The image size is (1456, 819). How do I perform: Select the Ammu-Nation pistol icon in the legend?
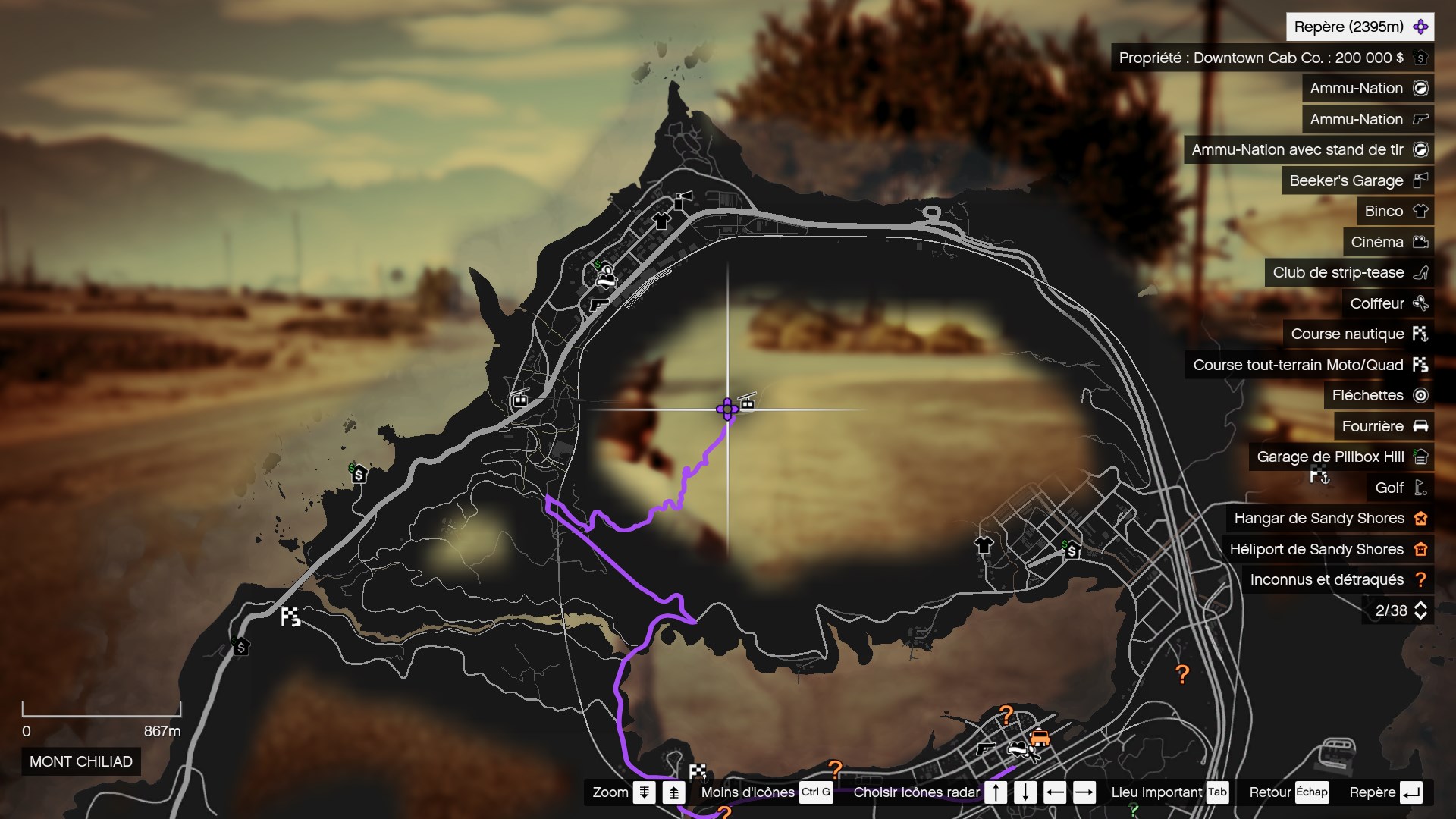pyautogui.click(x=1421, y=119)
